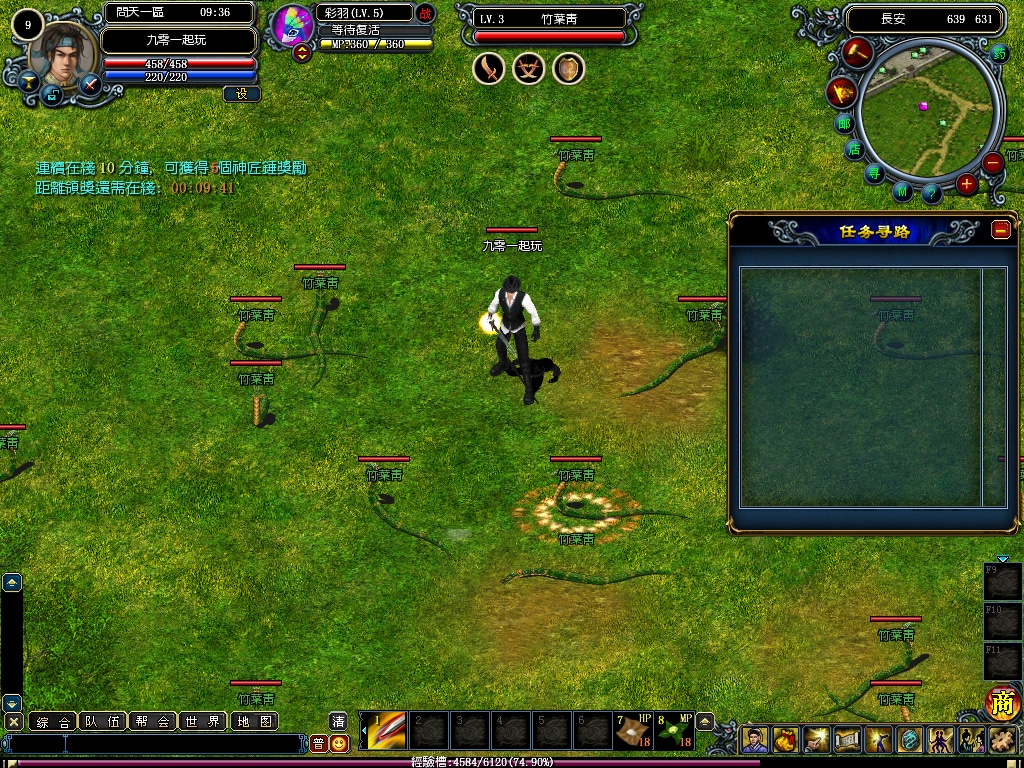This screenshot has width=1024, height=768.
Task: Minimize the 任务寻路 quest pathfinding panel
Action: pos(1001,230)
